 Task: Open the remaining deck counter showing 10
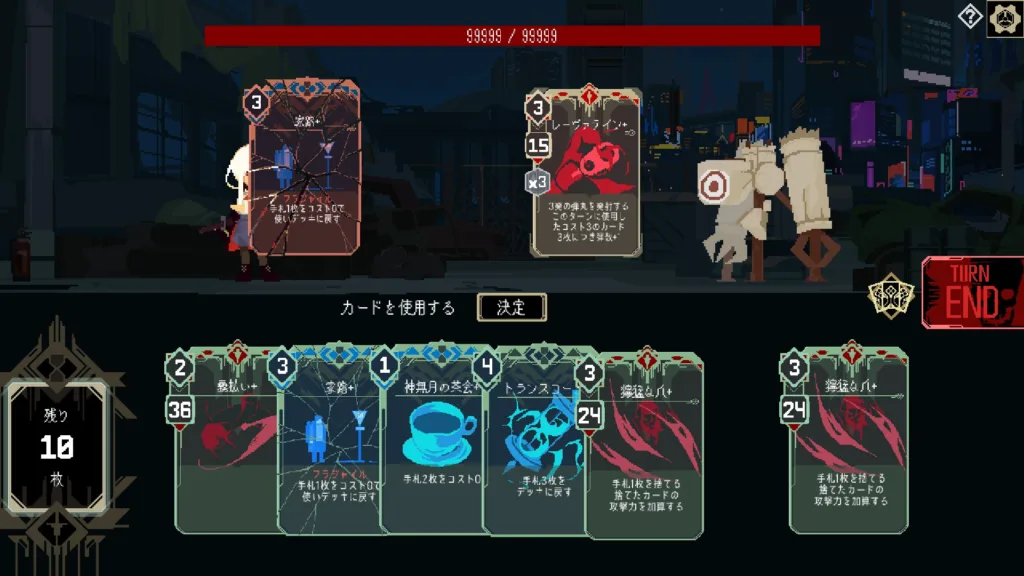56,447
